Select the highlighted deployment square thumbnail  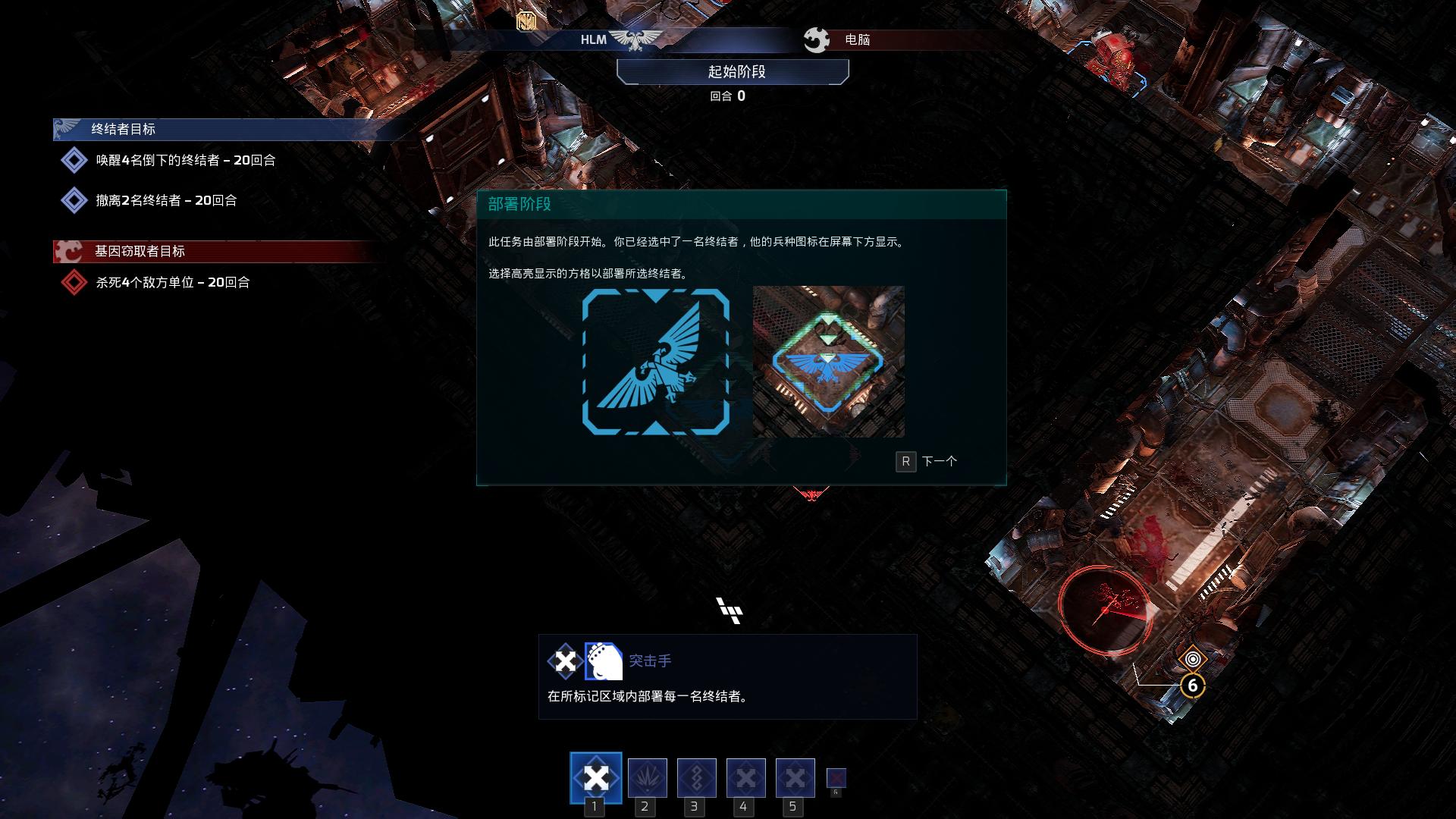[x=827, y=361]
